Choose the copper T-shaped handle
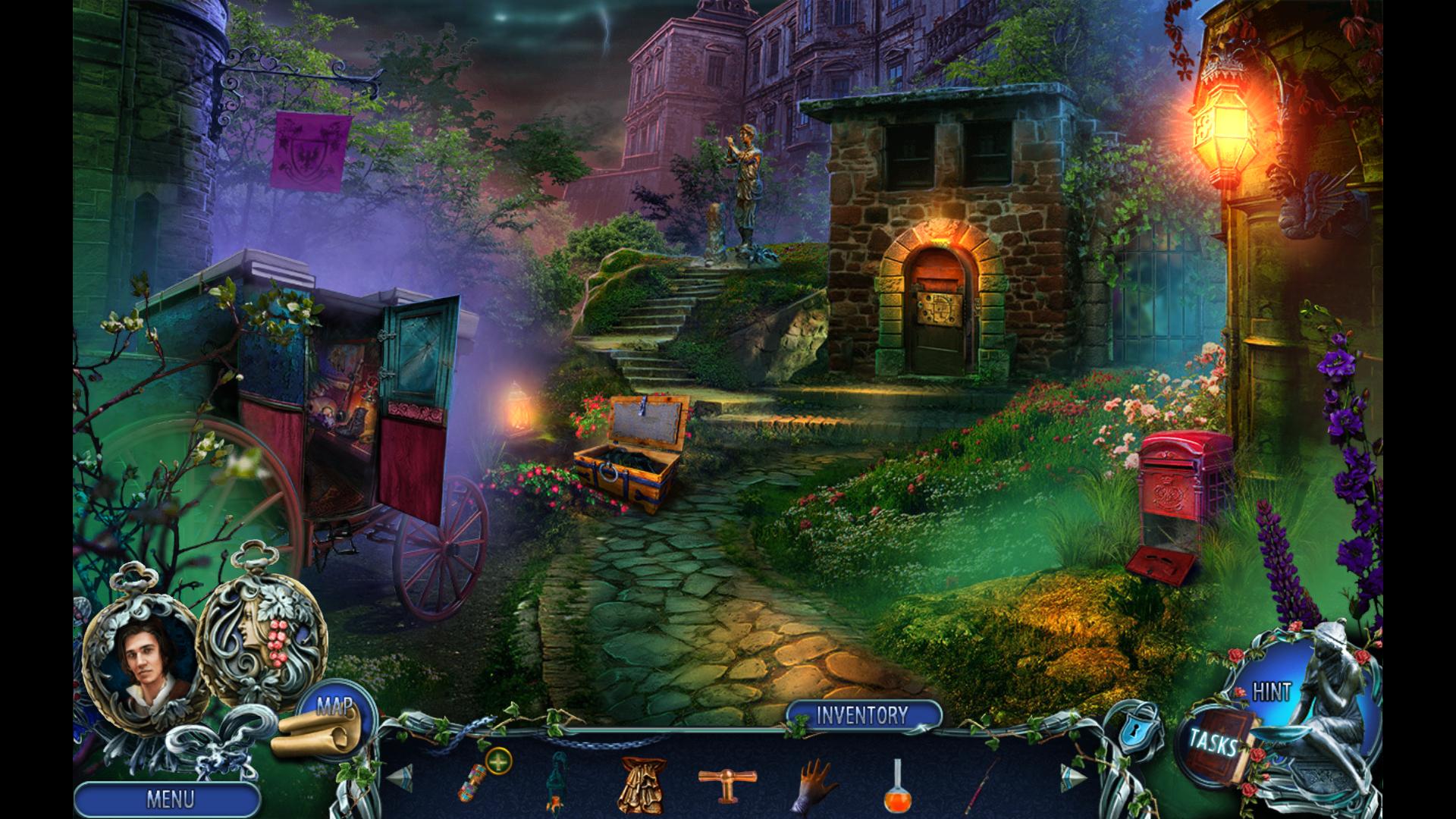1456x819 pixels. [x=724, y=781]
